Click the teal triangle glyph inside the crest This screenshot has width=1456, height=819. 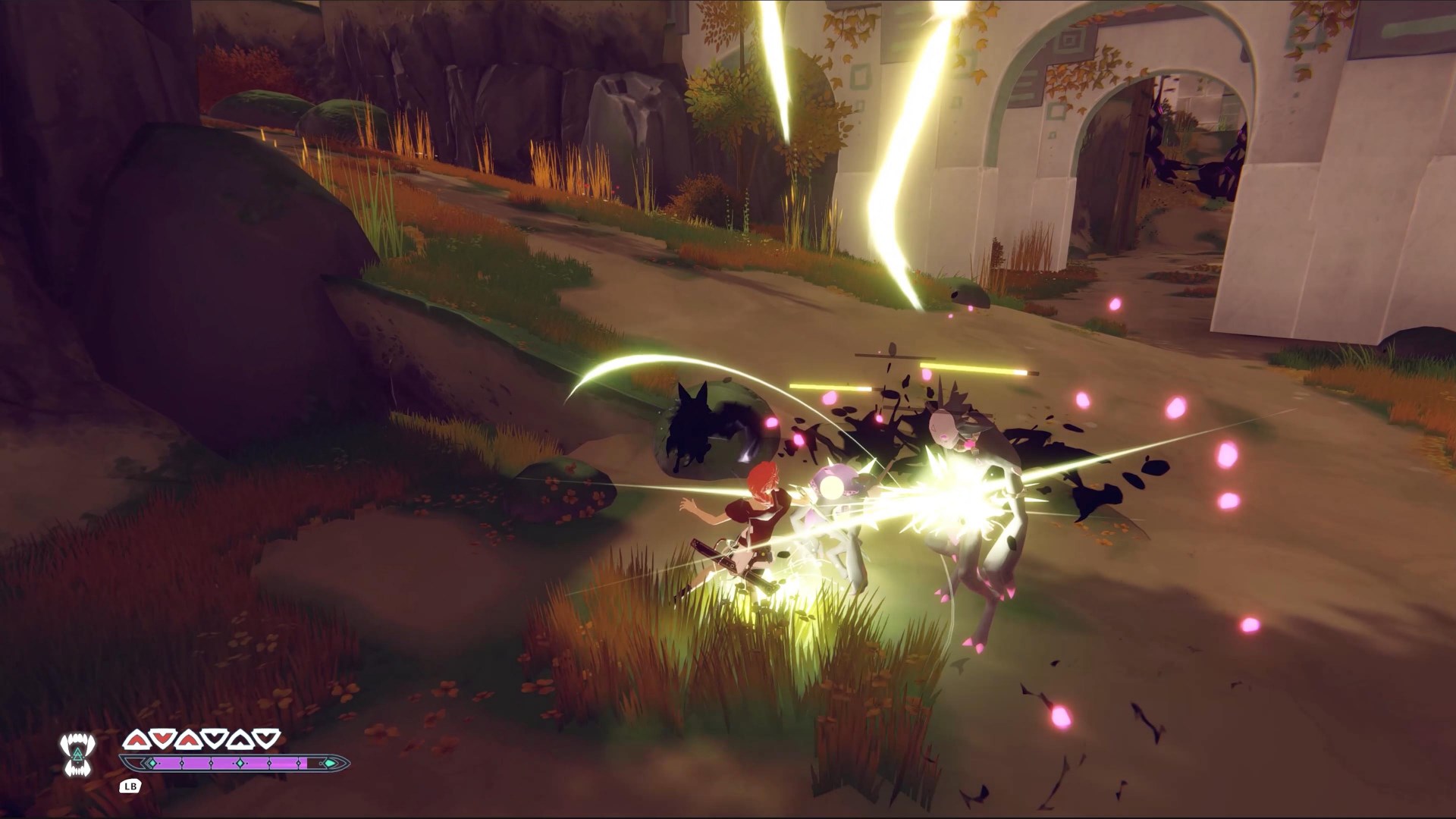(78, 753)
